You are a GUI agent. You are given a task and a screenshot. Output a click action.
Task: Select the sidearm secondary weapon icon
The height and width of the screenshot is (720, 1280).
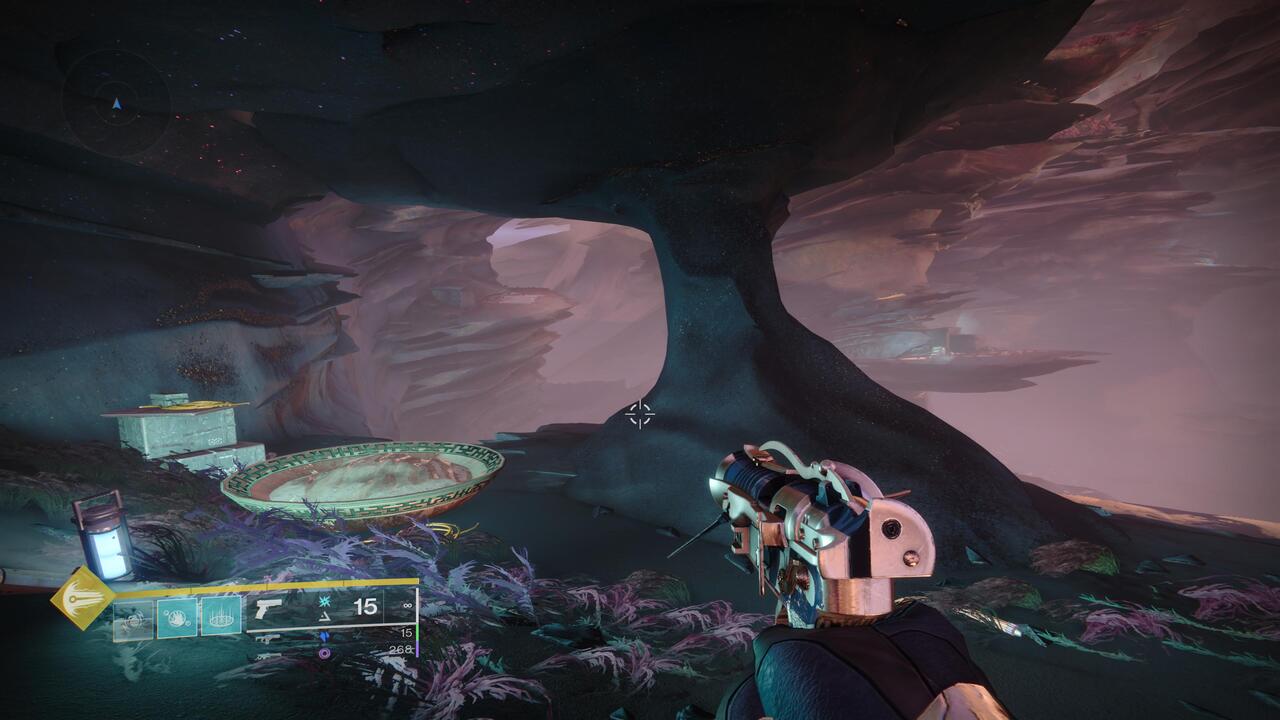268,636
